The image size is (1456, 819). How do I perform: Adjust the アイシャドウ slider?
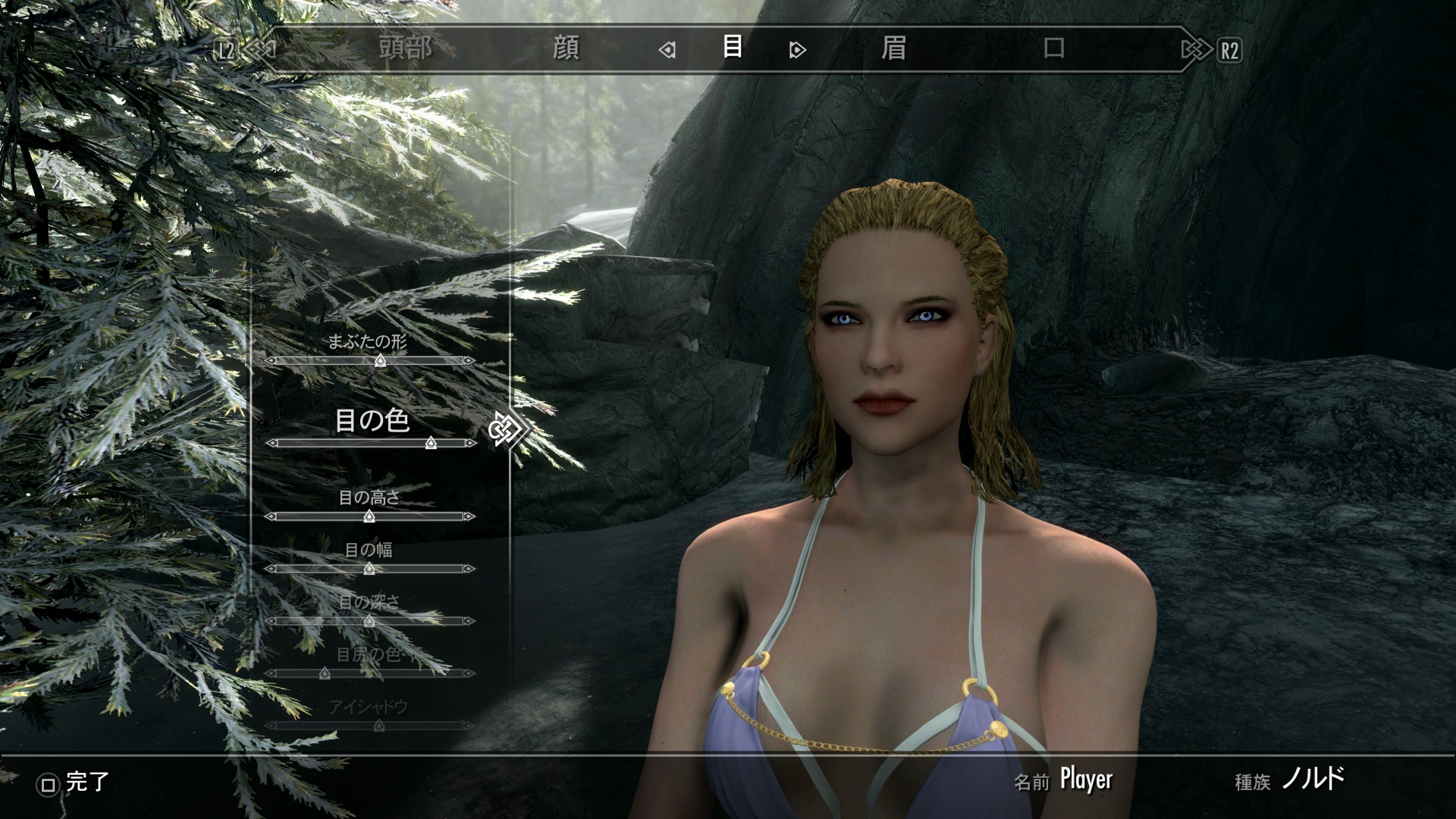(x=379, y=726)
